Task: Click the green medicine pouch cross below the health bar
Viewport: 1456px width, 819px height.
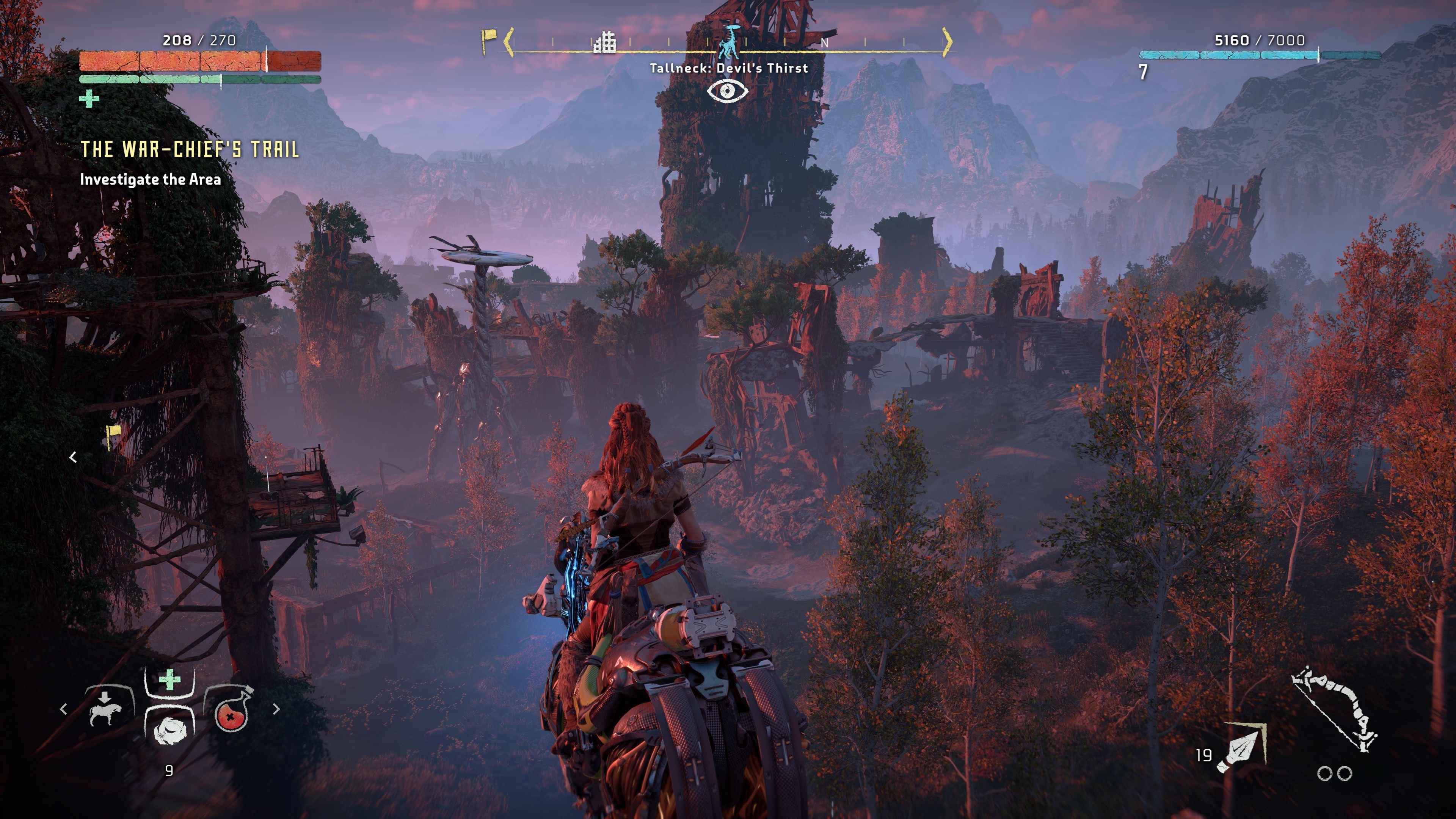Action: [89, 99]
